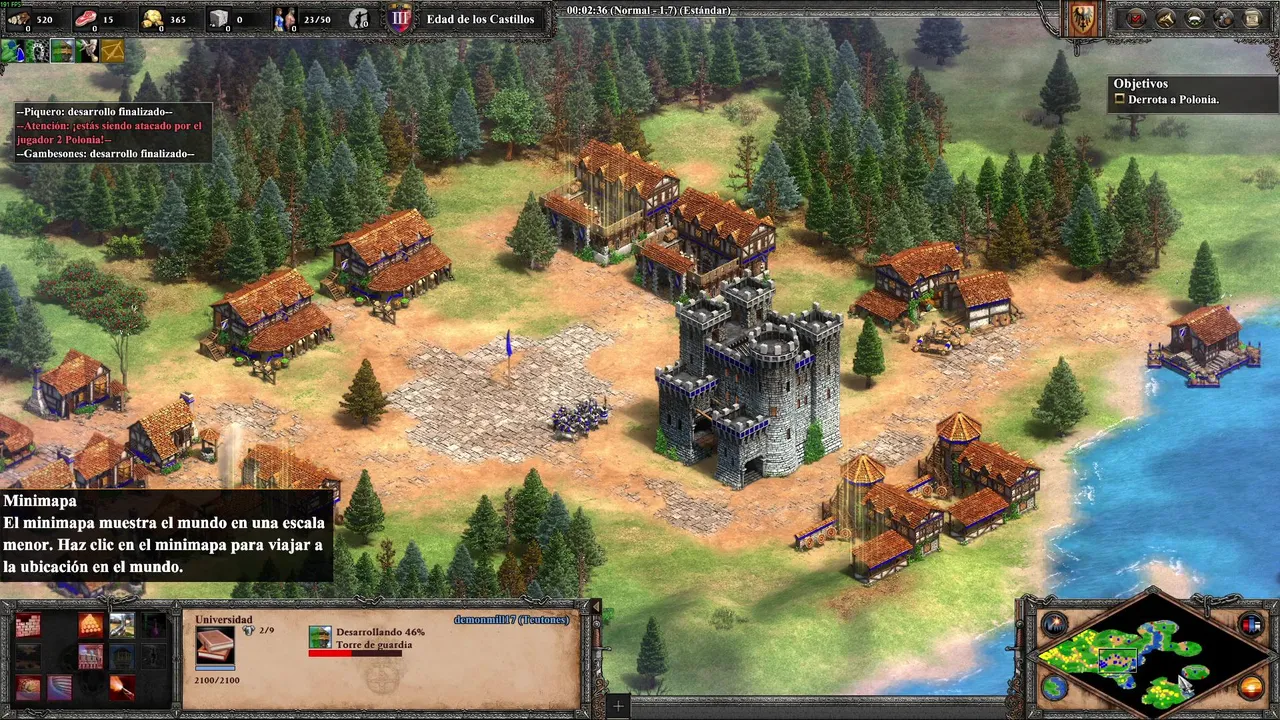Select the idle villager indicator icon

pos(360,18)
